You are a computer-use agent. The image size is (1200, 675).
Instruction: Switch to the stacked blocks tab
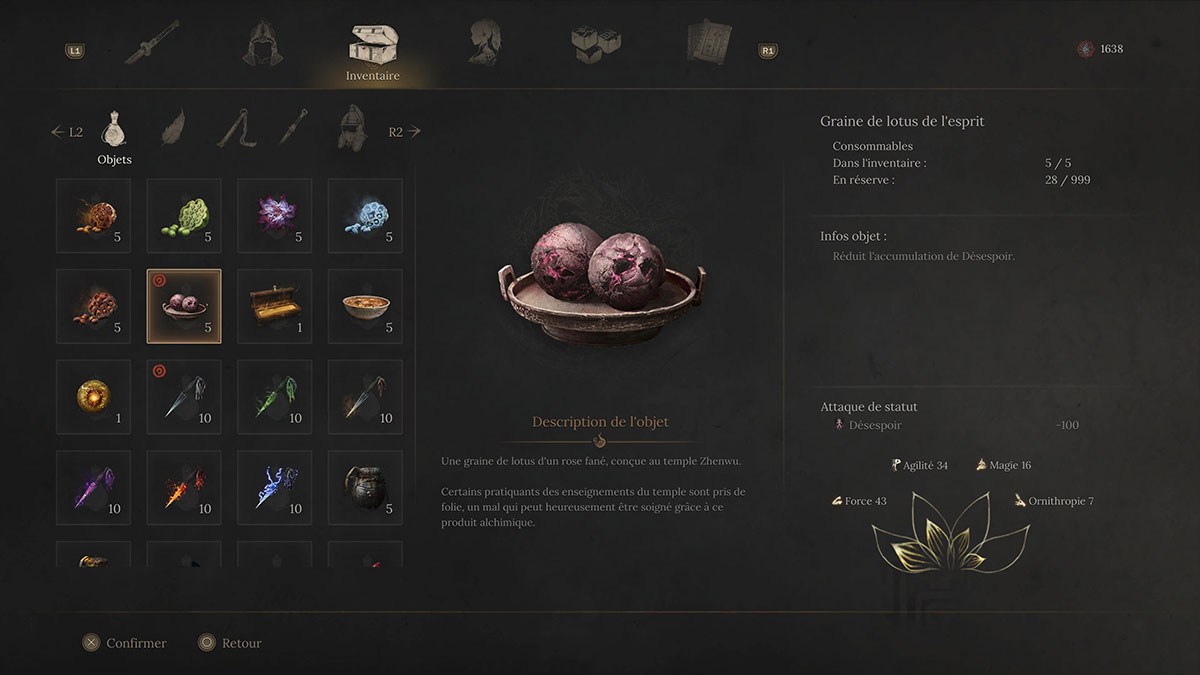596,43
